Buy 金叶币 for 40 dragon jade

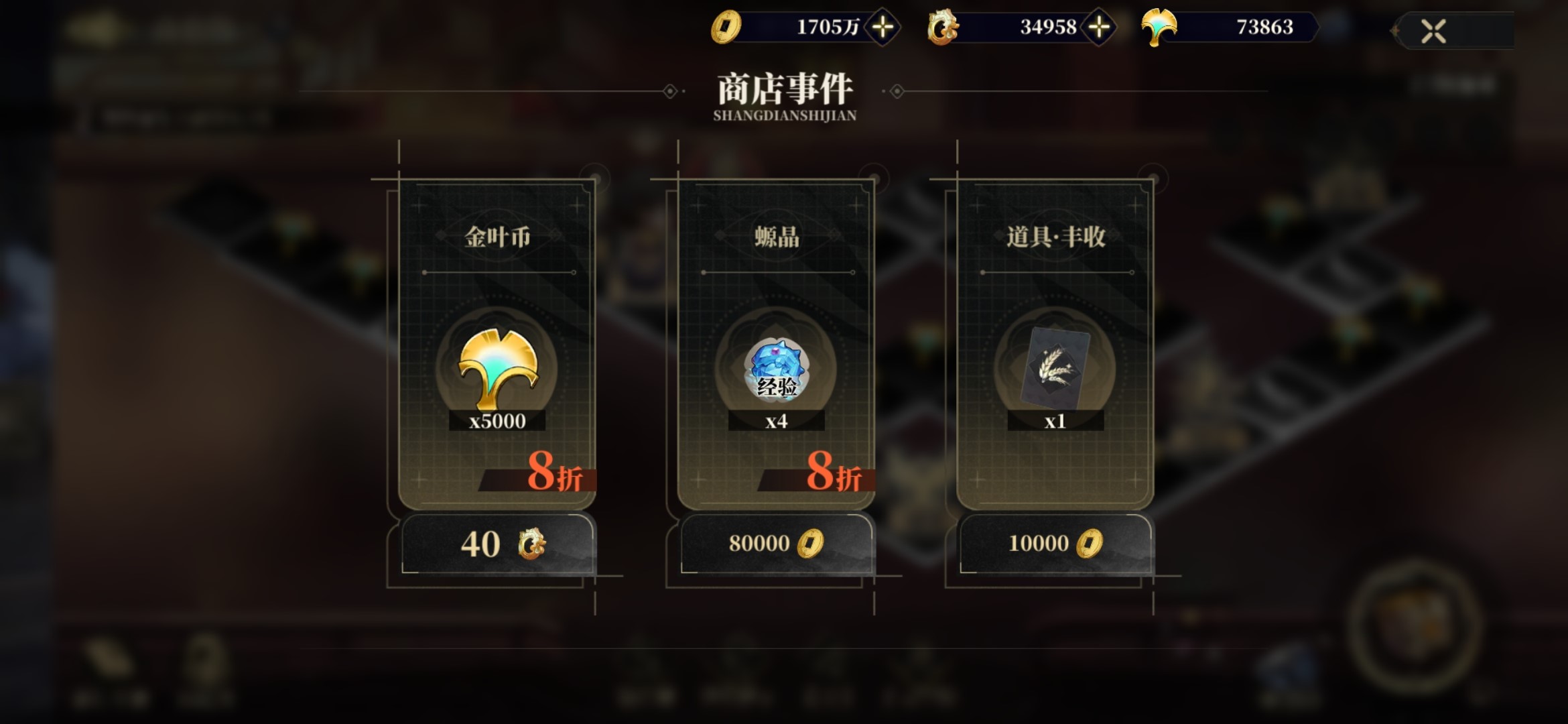[x=497, y=544]
